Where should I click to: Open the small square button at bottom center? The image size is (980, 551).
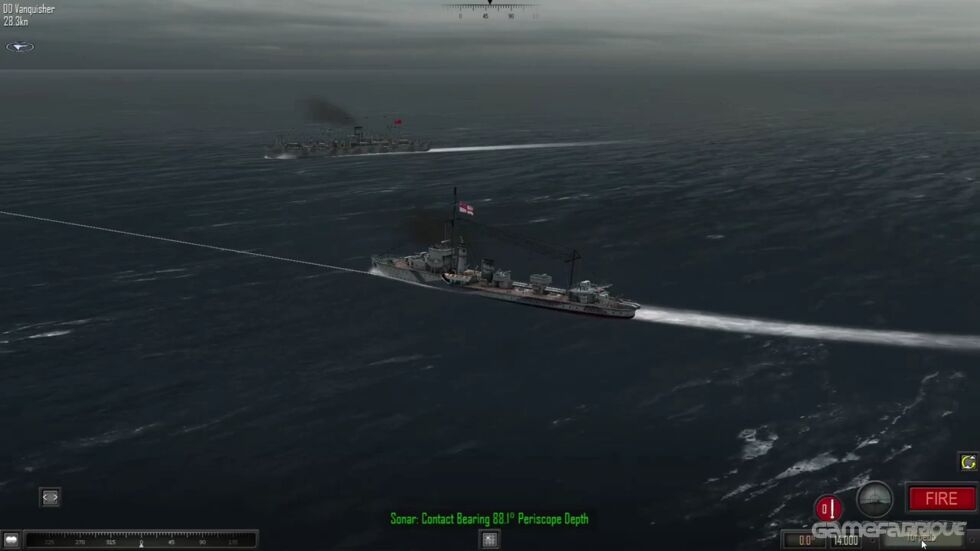489,540
